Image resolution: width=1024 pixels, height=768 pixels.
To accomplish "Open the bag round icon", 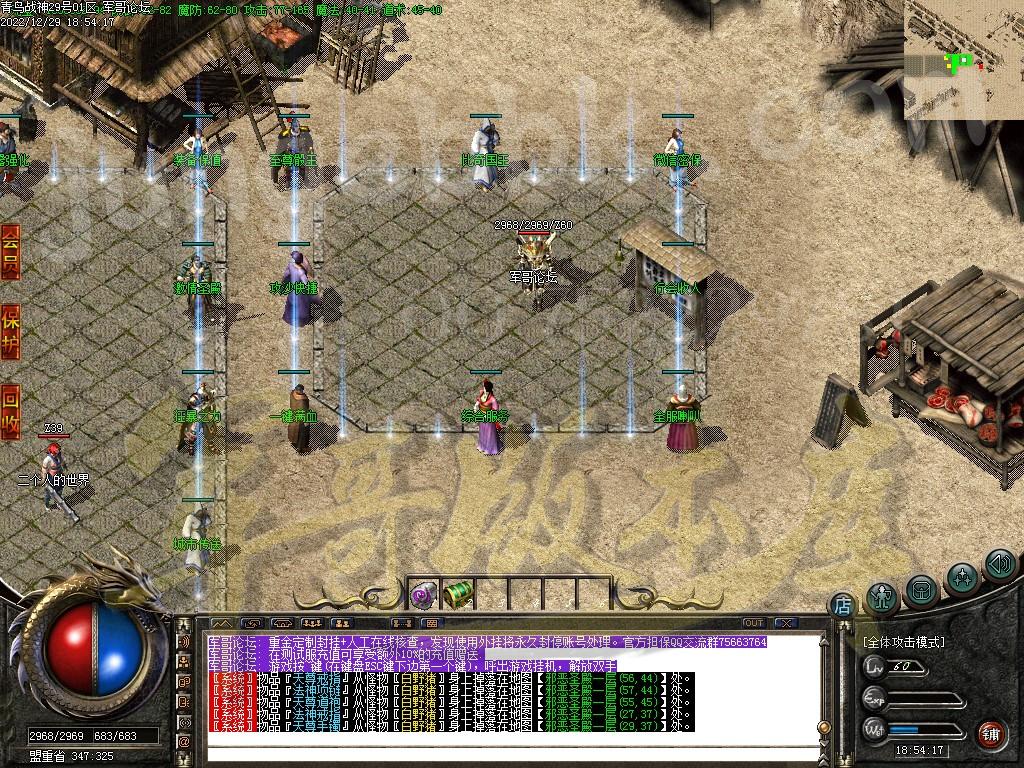I will coord(922,590).
